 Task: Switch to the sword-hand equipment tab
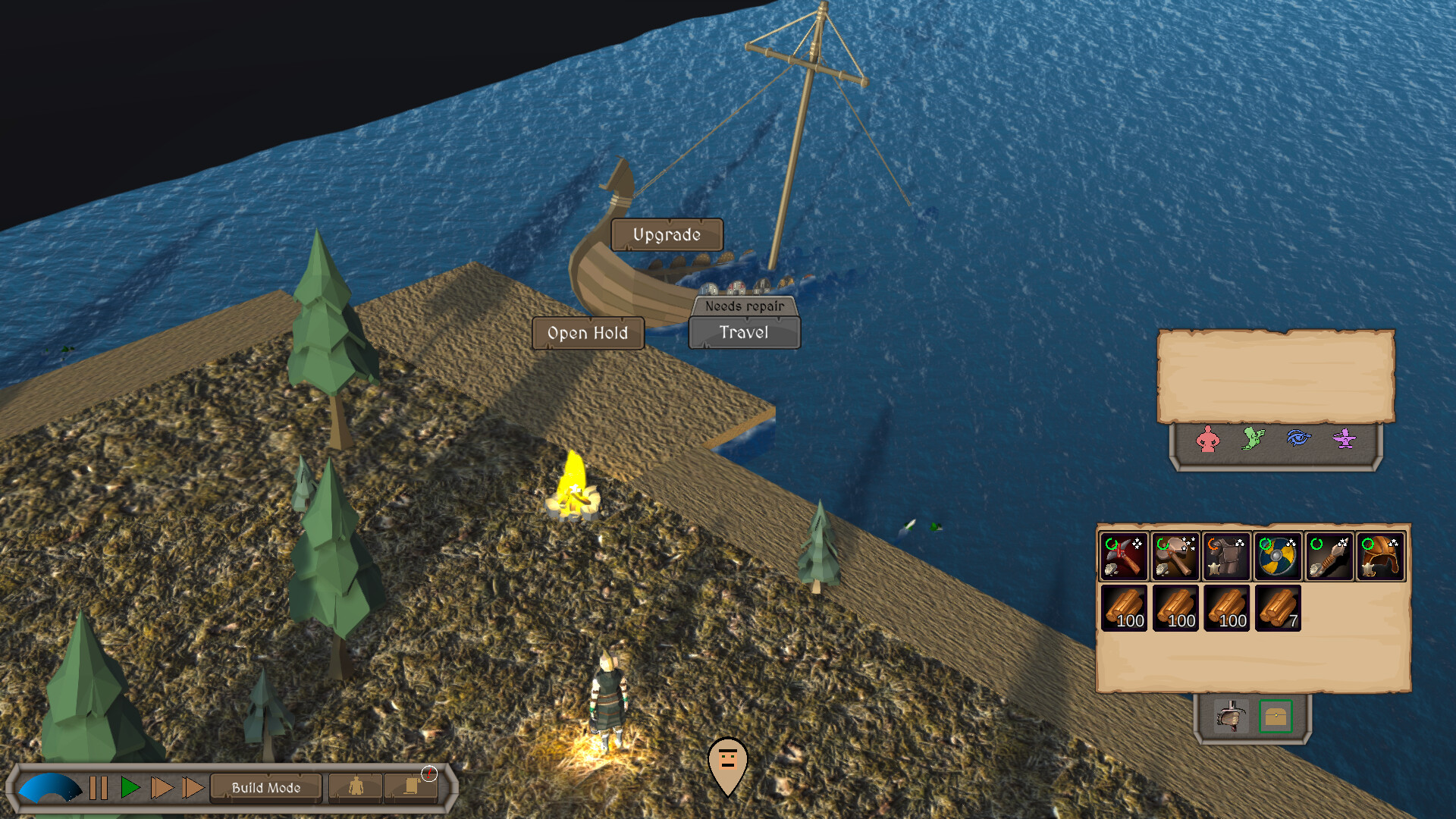pyautogui.click(x=1230, y=716)
